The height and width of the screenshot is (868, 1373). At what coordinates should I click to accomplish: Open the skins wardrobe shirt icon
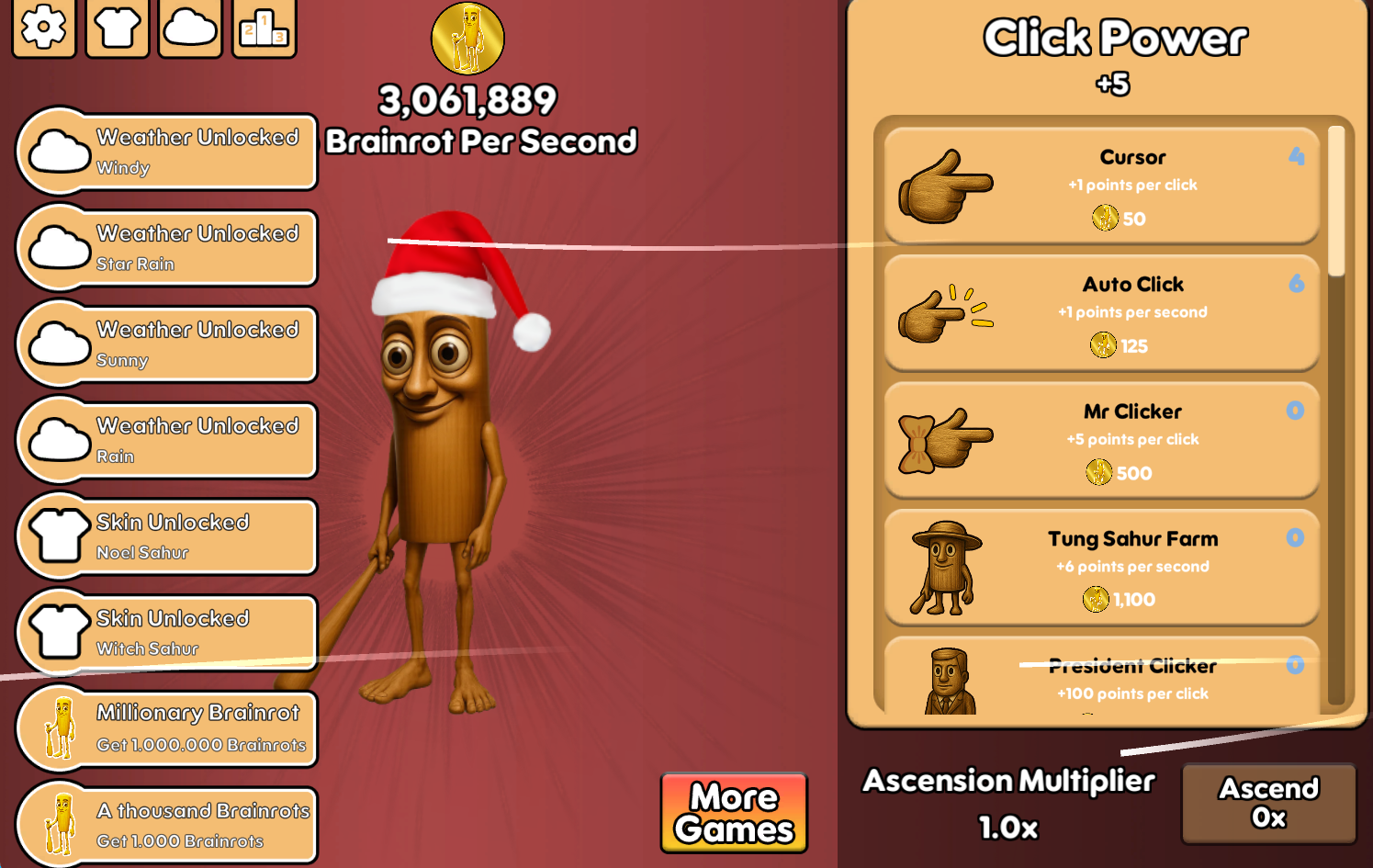117,29
